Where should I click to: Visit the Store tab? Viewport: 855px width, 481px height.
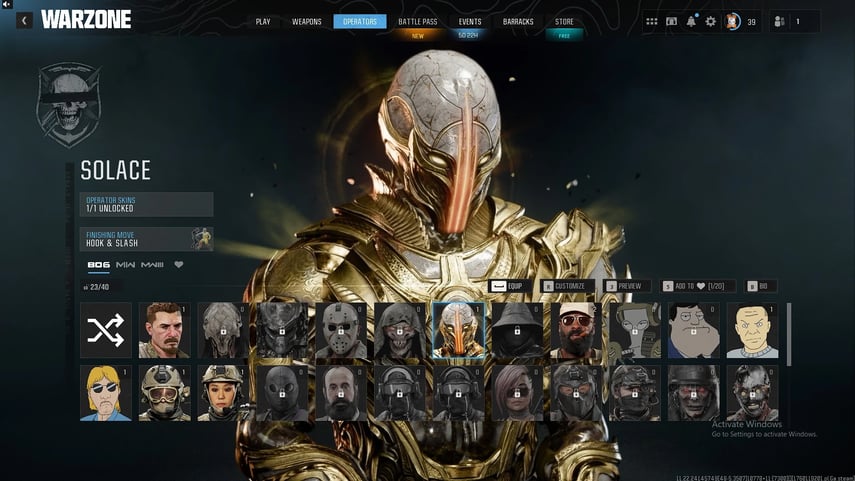[x=565, y=21]
